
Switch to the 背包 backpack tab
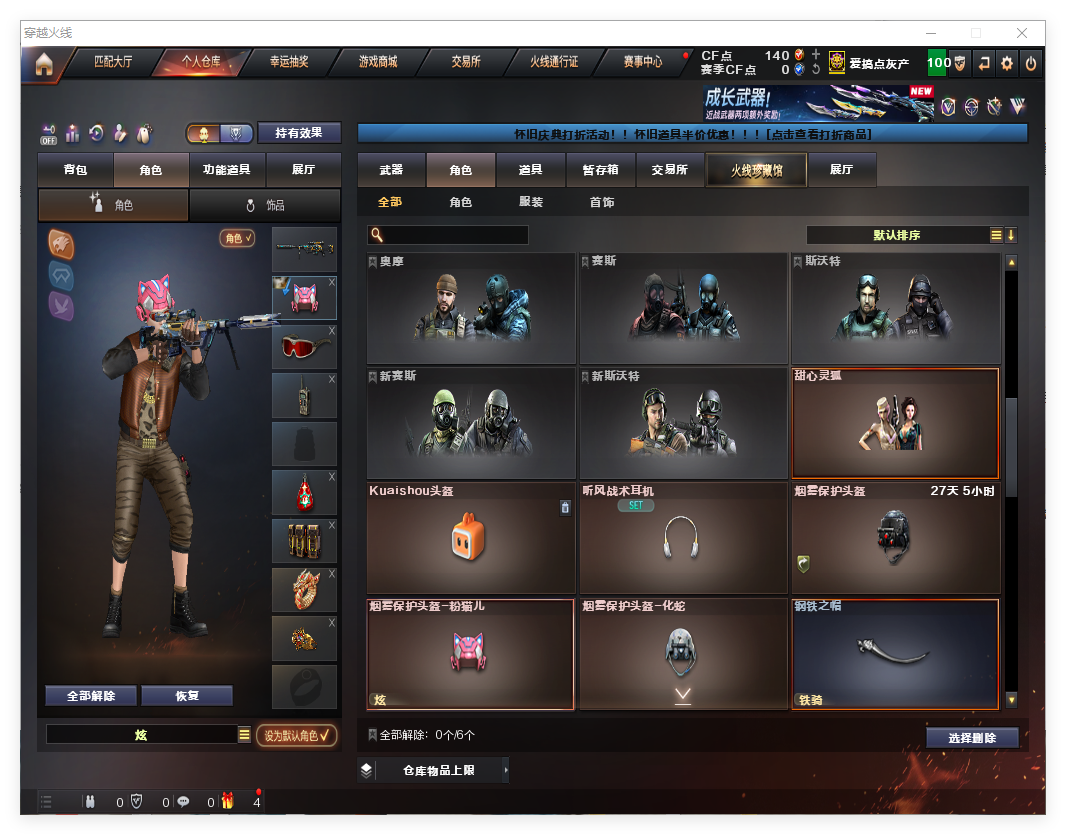point(76,170)
